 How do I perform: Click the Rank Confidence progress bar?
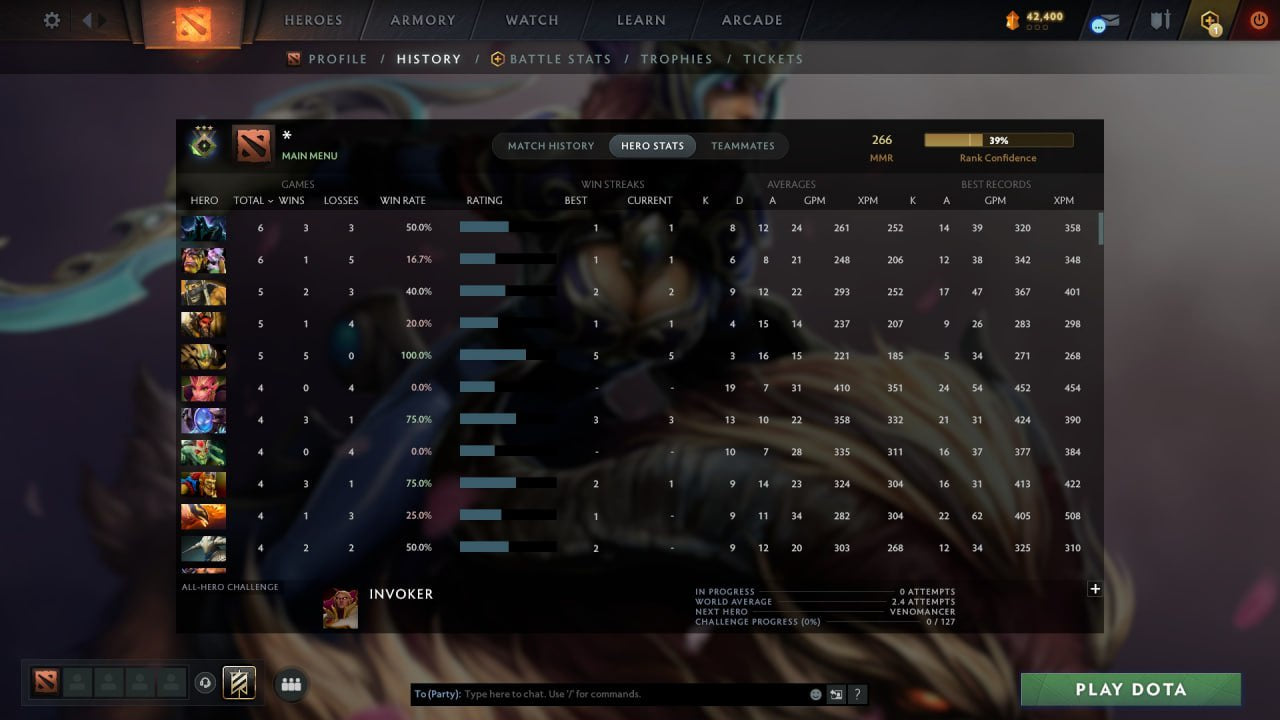point(999,139)
